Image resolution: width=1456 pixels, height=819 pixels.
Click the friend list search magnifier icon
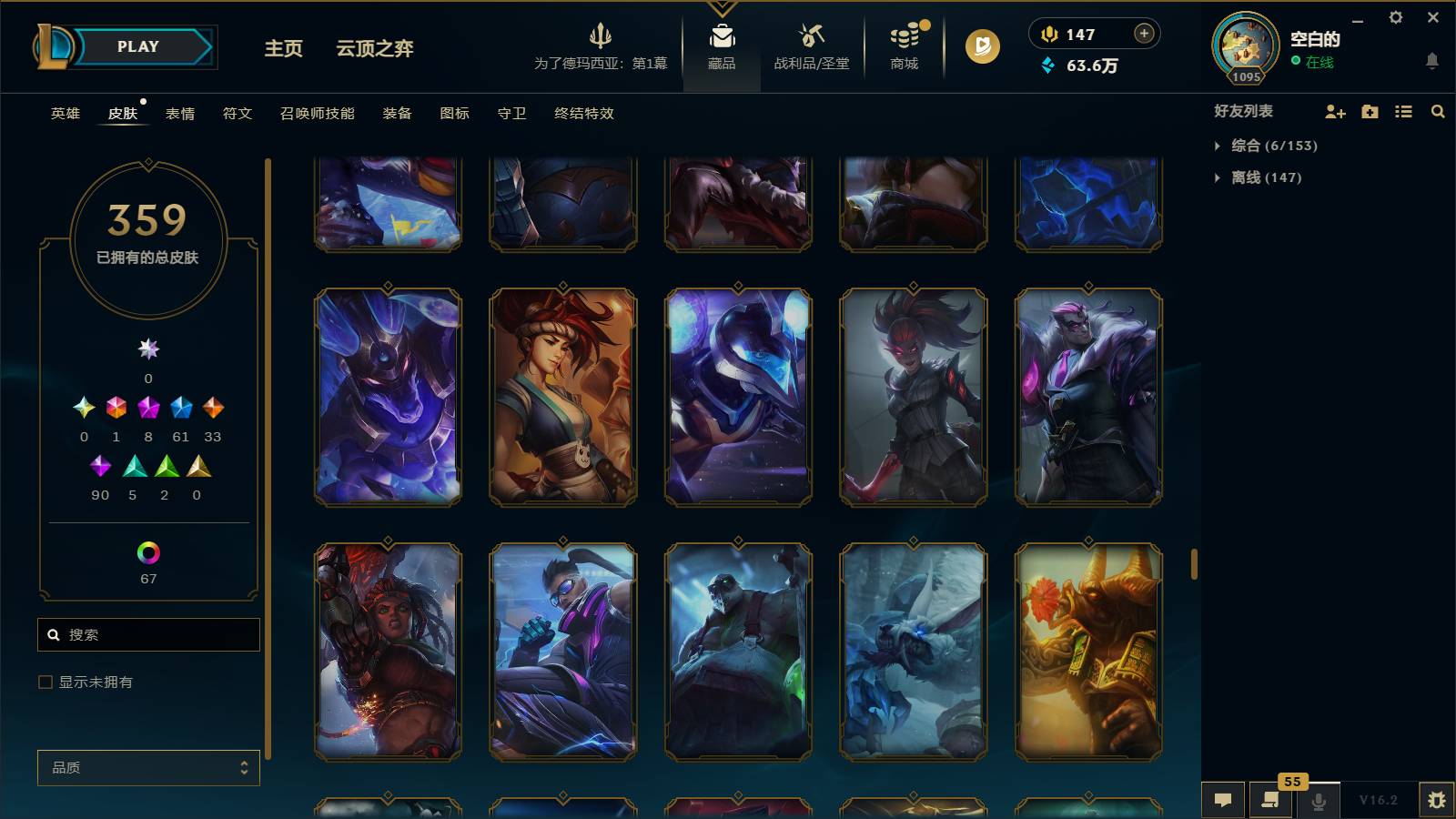1438,111
